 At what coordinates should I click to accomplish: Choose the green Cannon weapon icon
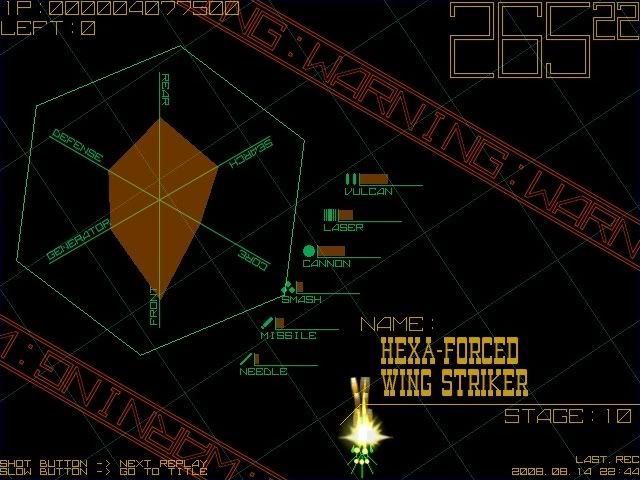pos(309,251)
